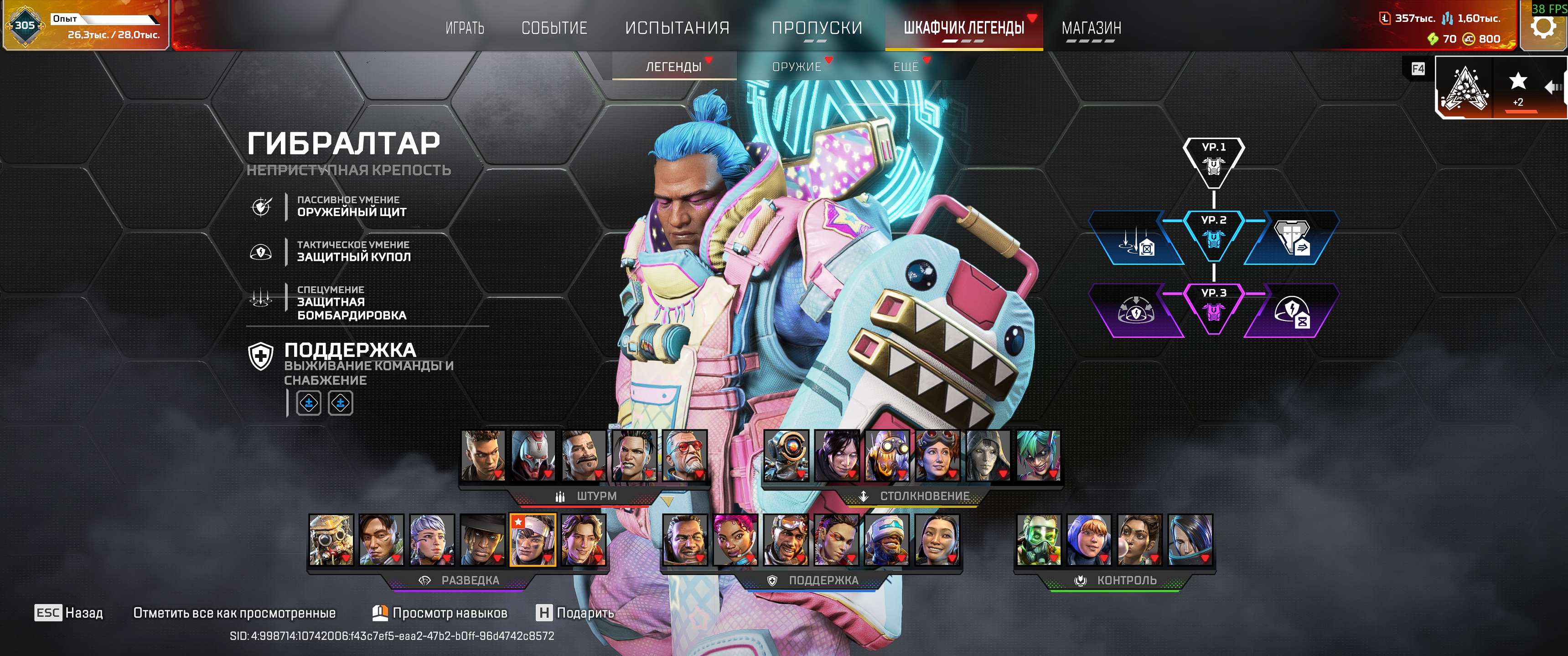The width and height of the screenshot is (1568, 656).
Task: Open the settings gear in the top-right corner
Action: (1544, 27)
